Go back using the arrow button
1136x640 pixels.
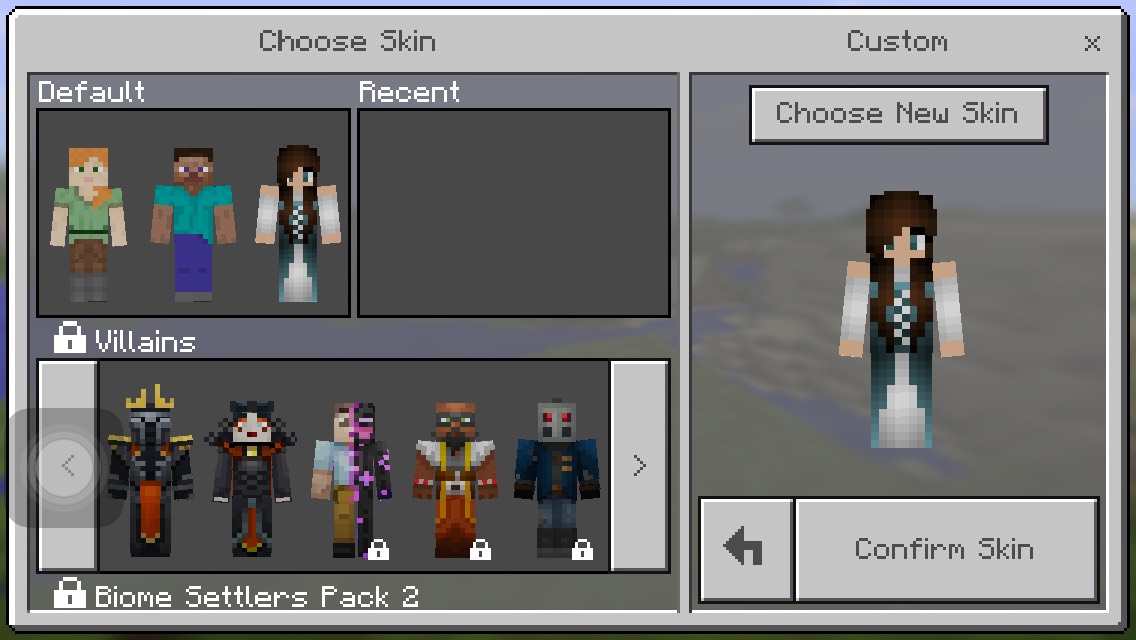click(744, 549)
